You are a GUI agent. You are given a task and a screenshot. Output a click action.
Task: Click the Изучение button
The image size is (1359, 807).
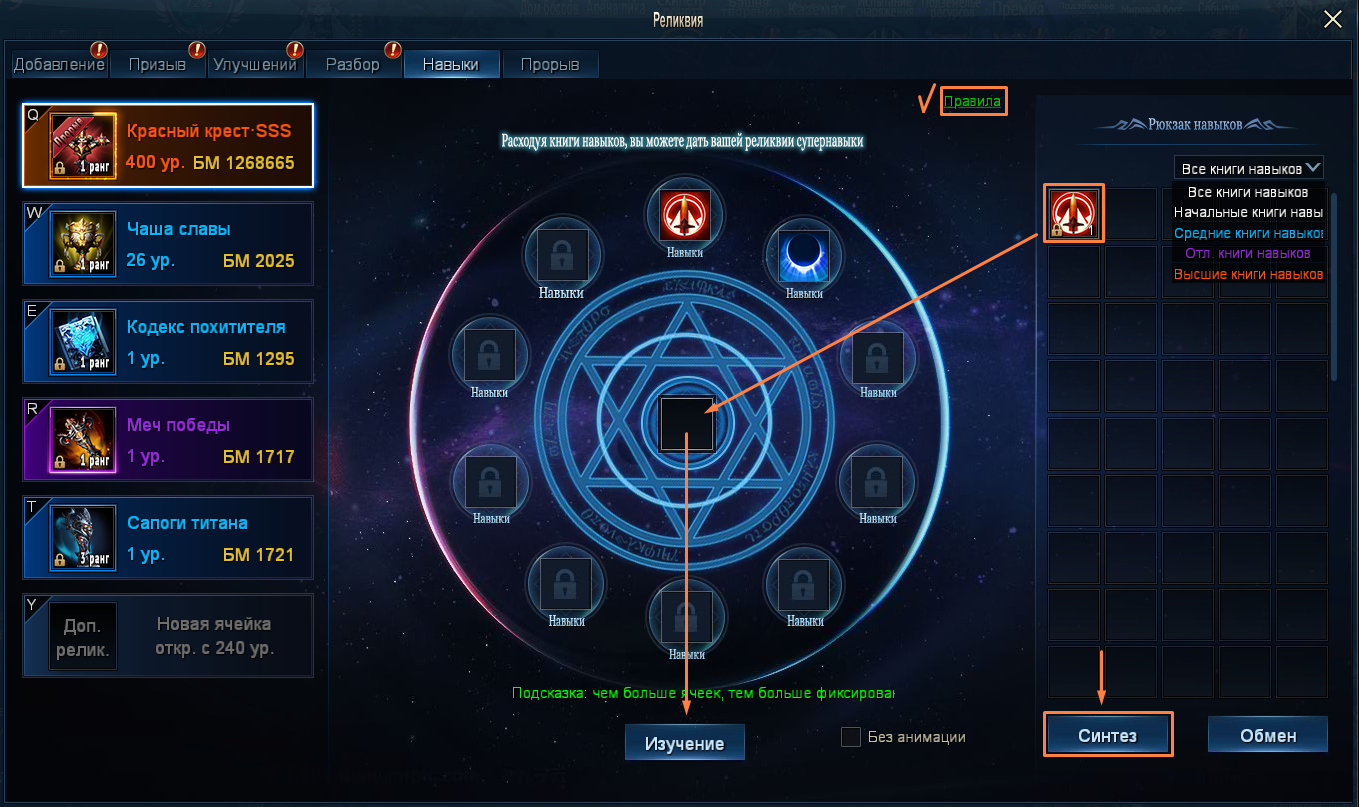tap(684, 743)
